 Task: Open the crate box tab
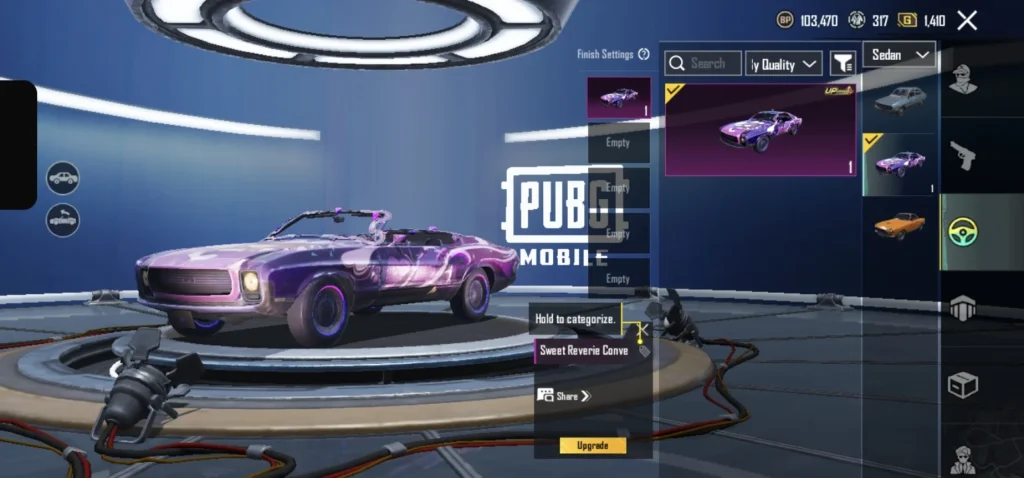pyautogui.click(x=963, y=384)
